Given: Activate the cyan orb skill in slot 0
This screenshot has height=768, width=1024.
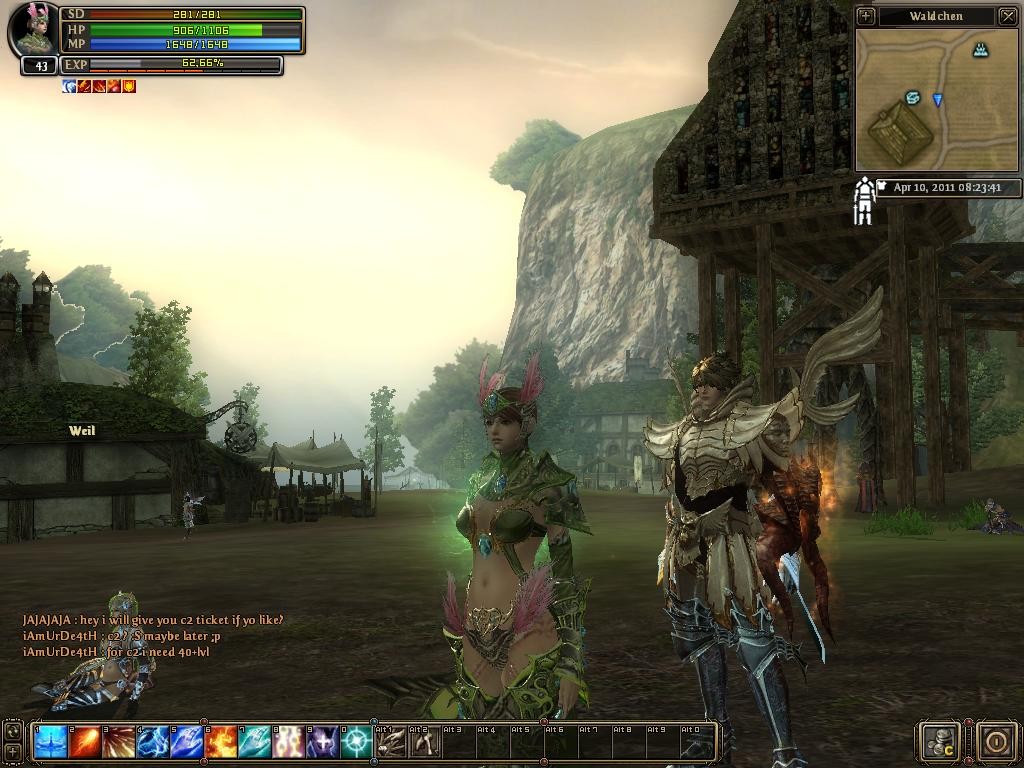Looking at the screenshot, I should 357,742.
